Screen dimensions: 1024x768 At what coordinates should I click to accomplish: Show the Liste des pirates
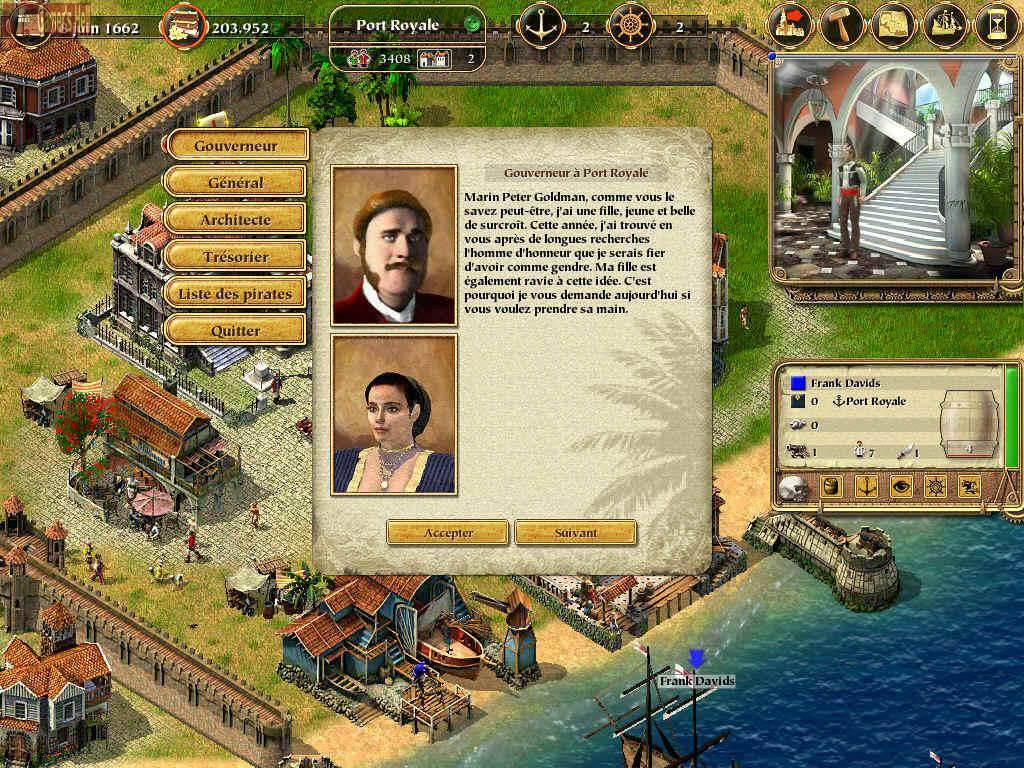[x=236, y=294]
